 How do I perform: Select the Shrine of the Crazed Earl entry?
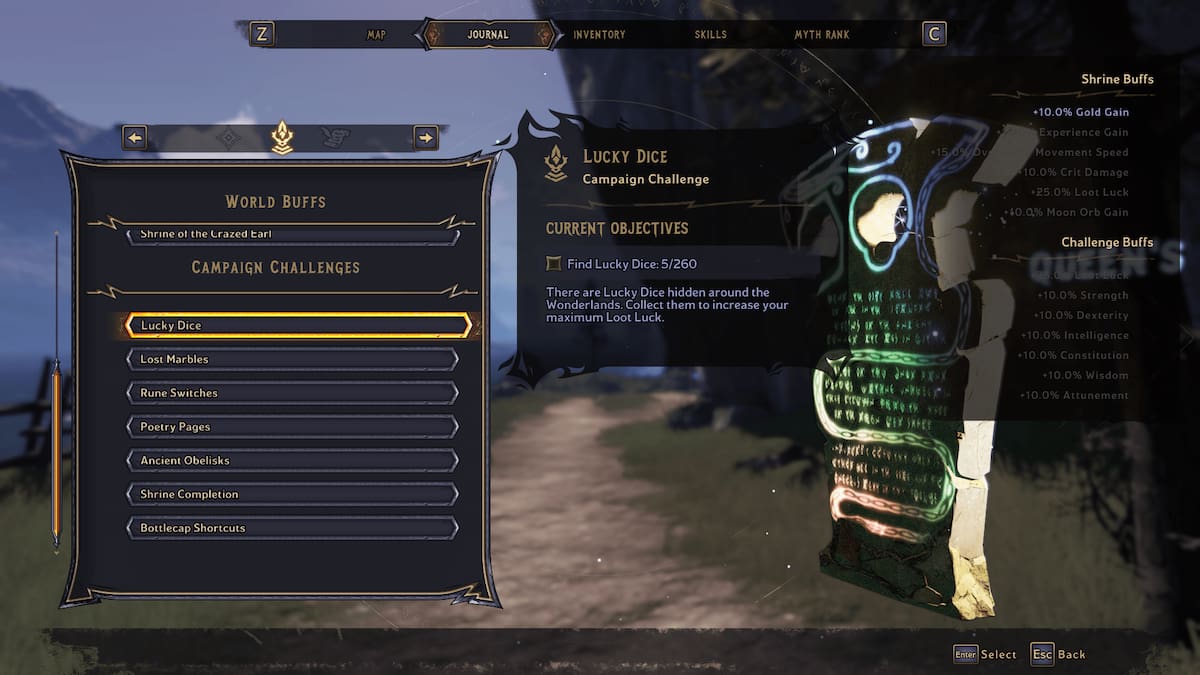pyautogui.click(x=292, y=236)
